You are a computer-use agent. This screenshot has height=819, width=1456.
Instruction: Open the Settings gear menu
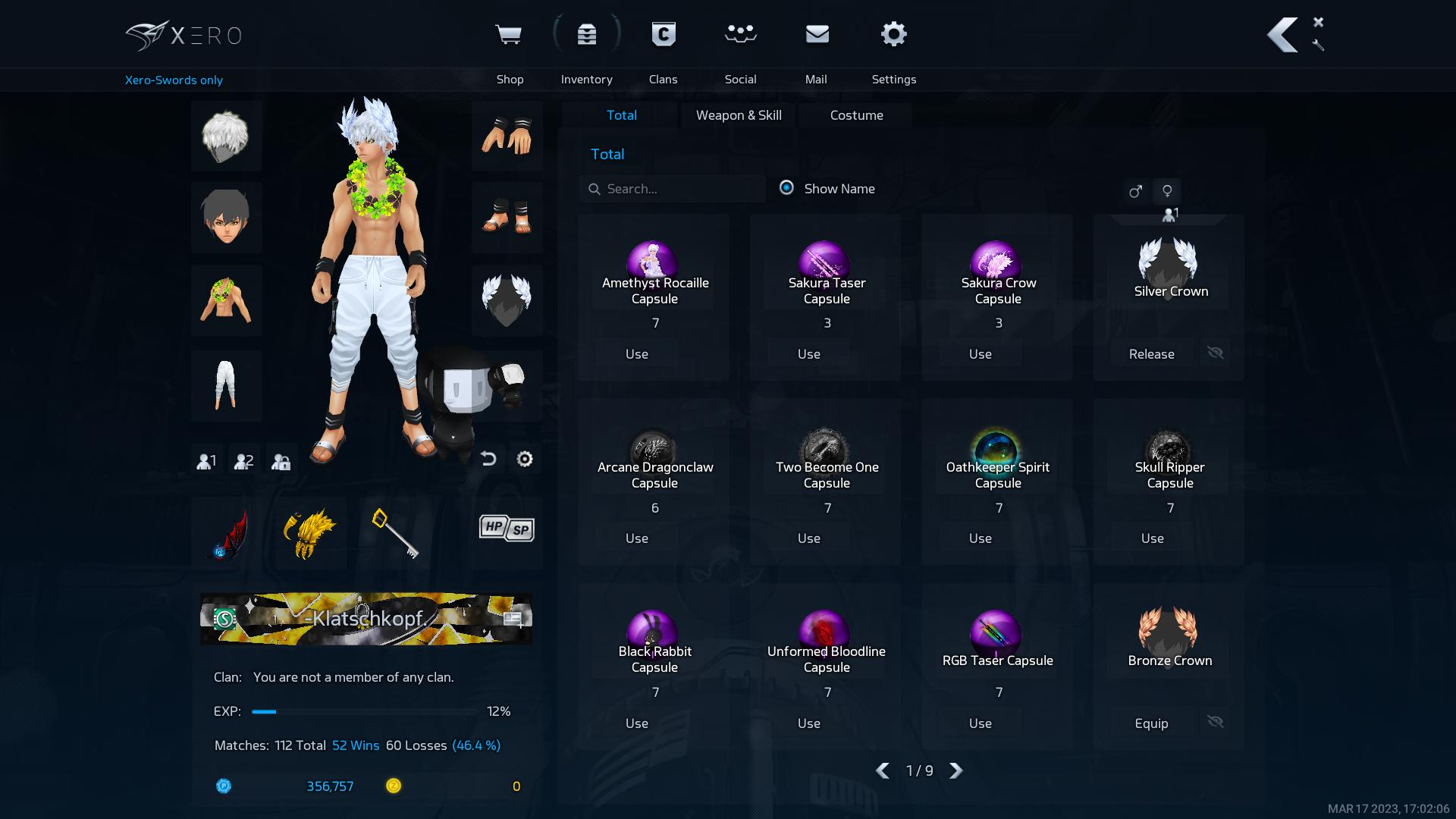click(893, 47)
